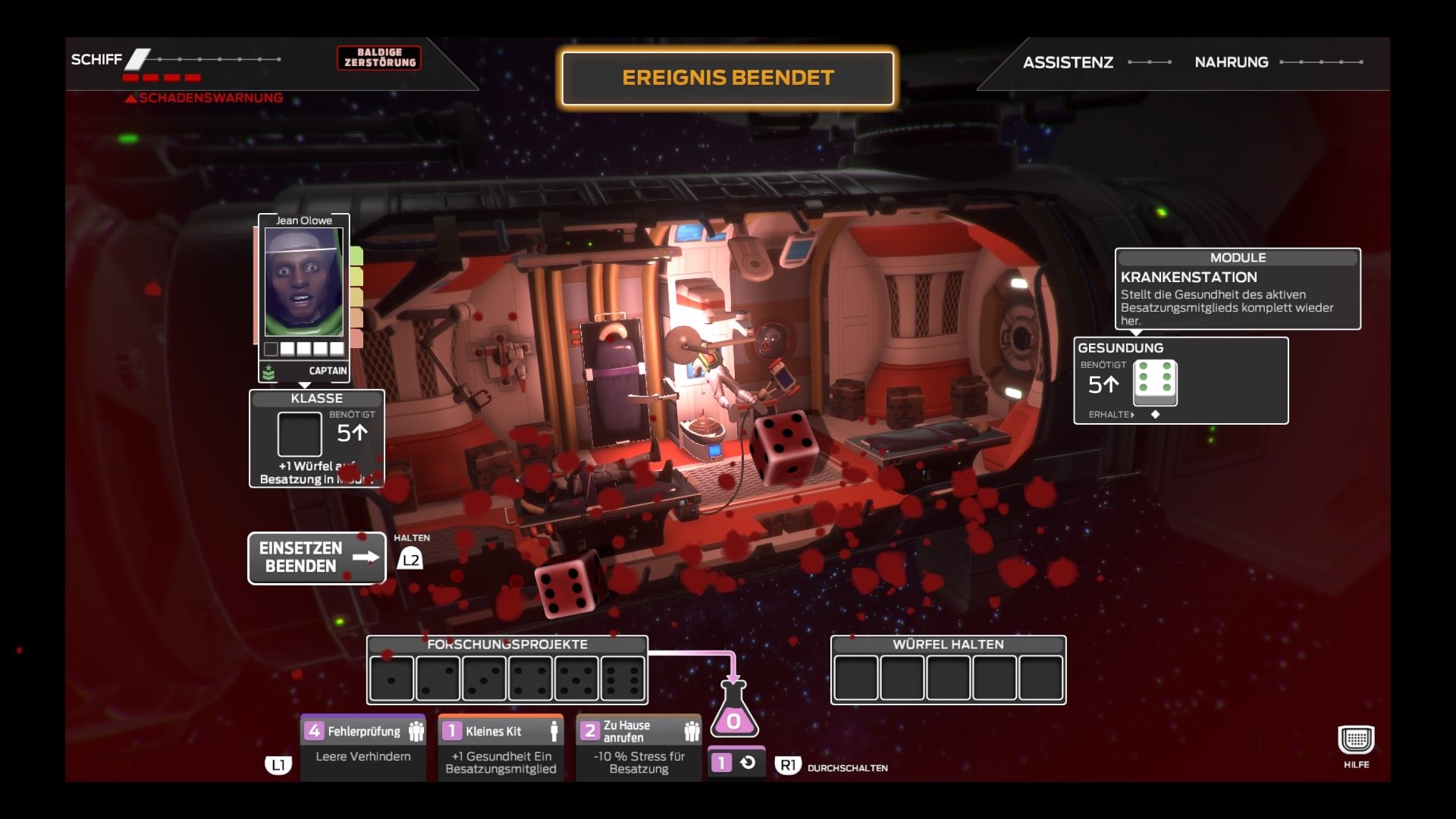Toggle the first slot in Würfel Halten
This screenshot has width=1456, height=819.
coord(855,677)
